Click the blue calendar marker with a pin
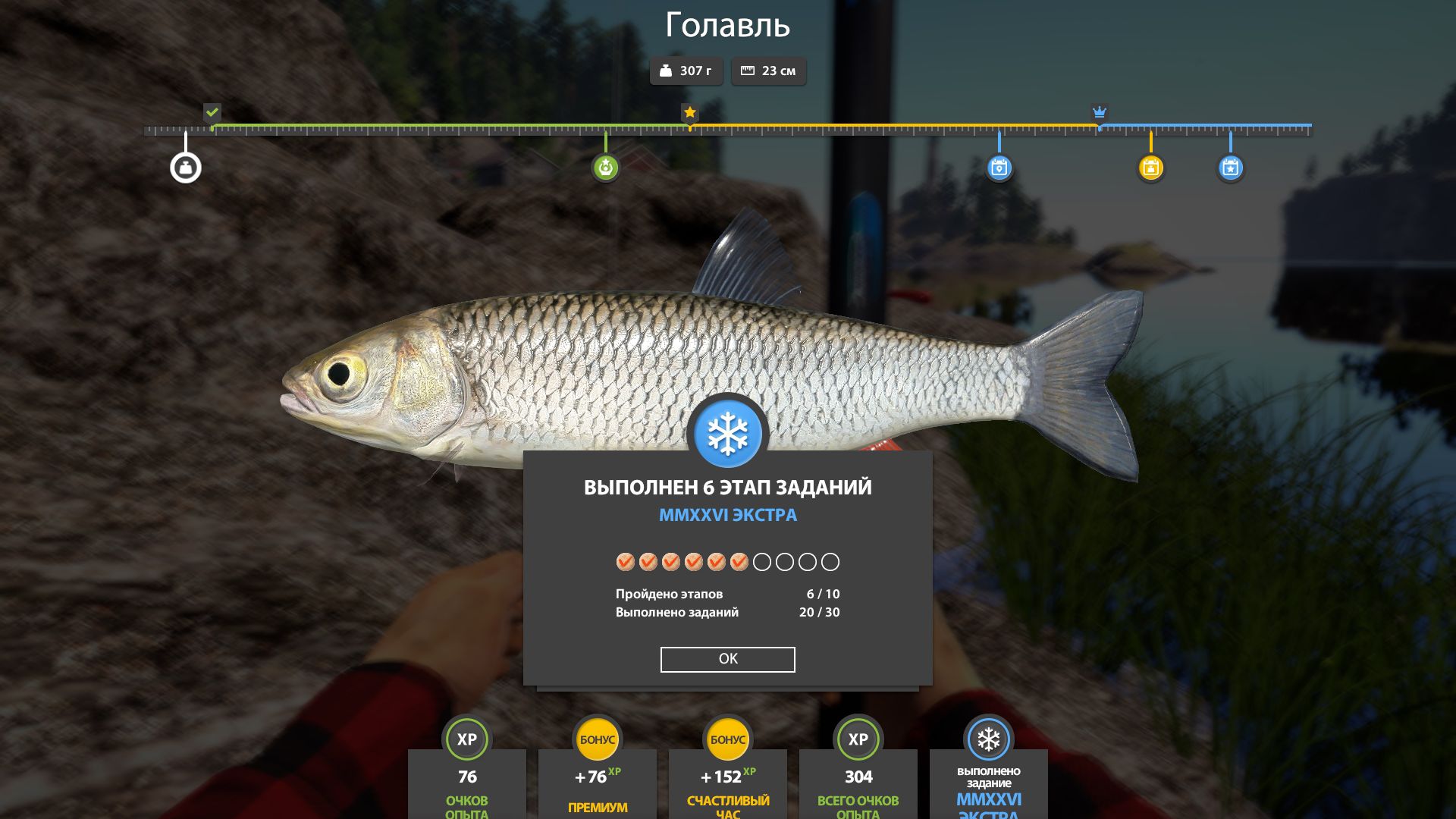 (x=999, y=168)
